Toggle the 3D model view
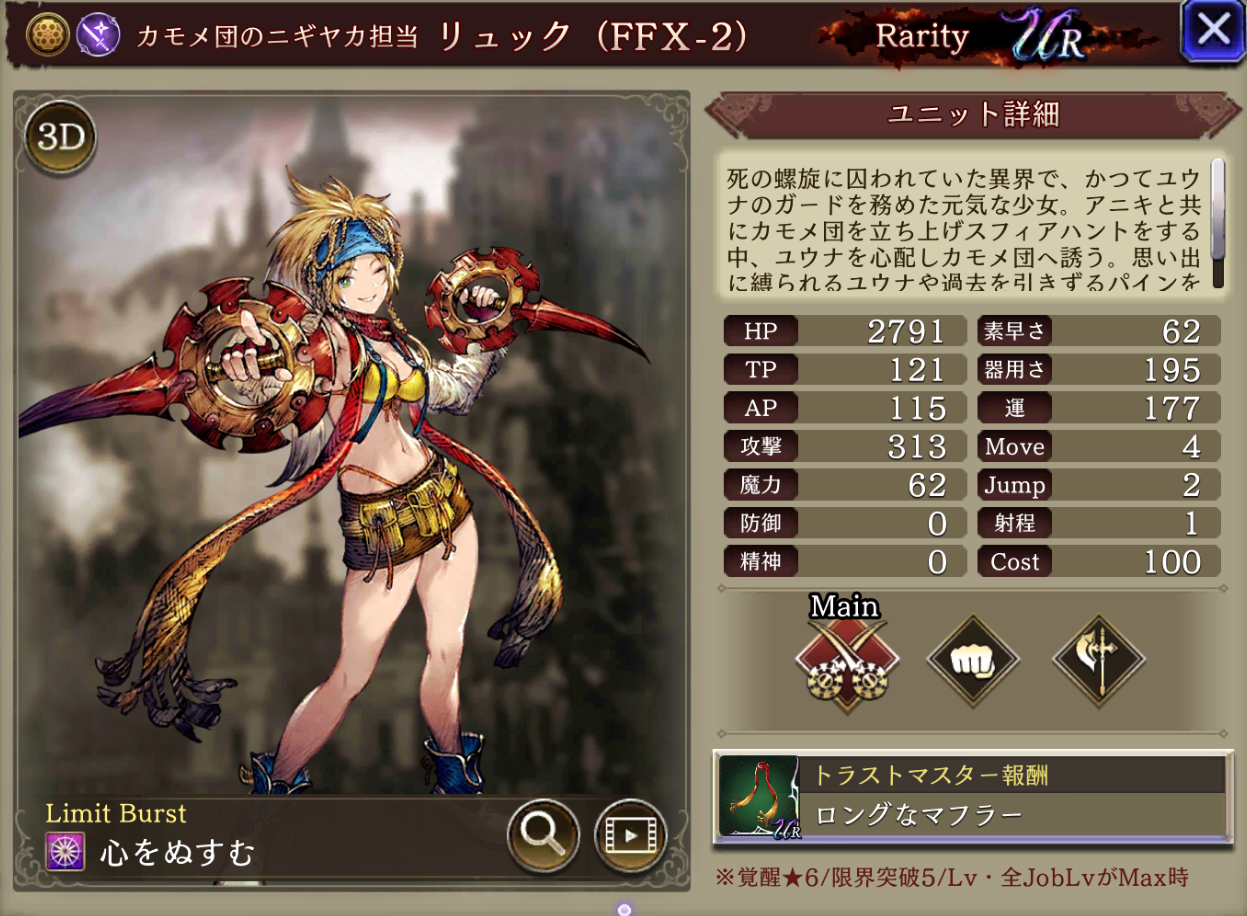Viewport: 1247px width, 916px height. tap(62, 138)
